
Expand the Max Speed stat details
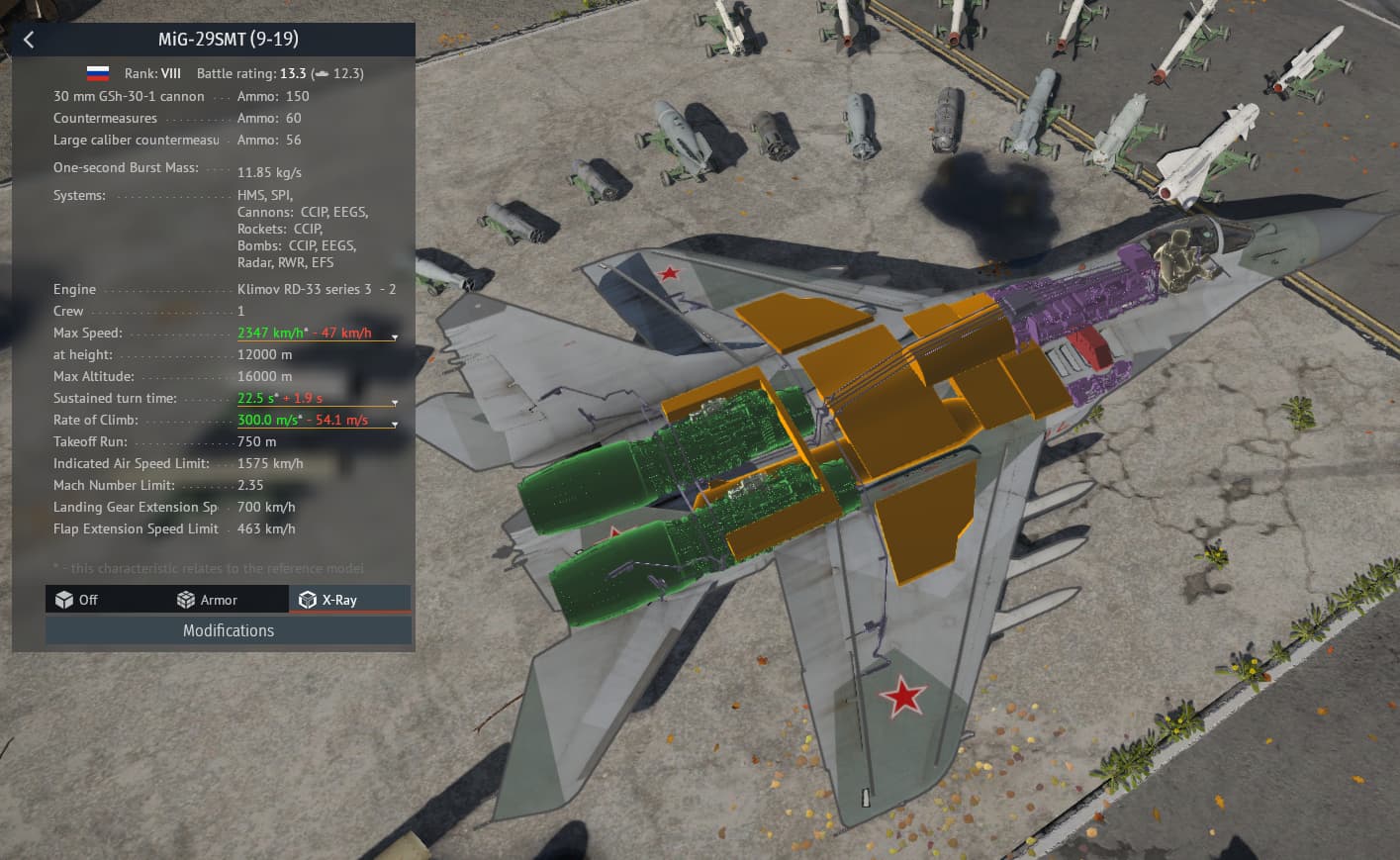click(394, 336)
